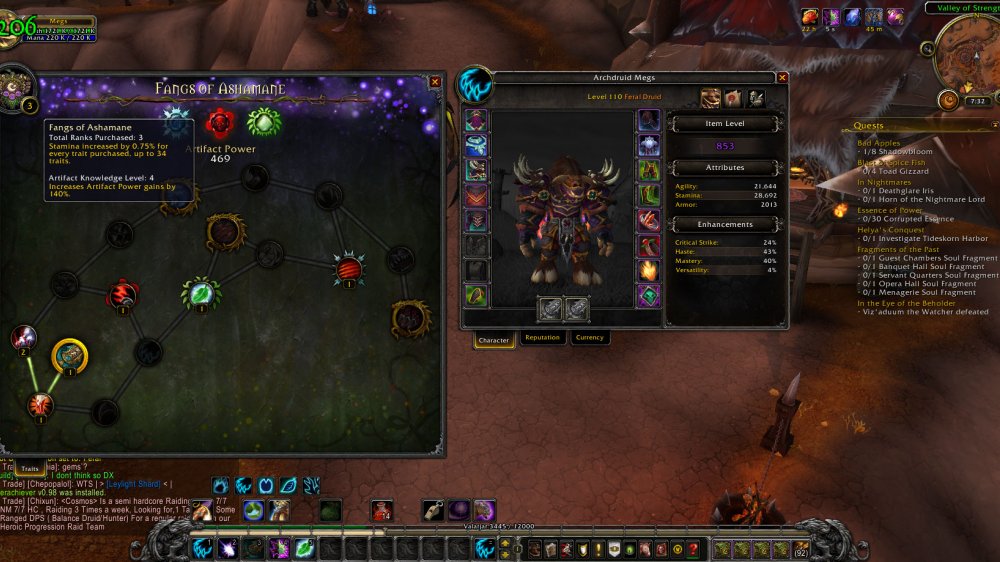Choose the red striped trait with spiked border
Viewport: 1000px width, 562px height.
click(349, 268)
